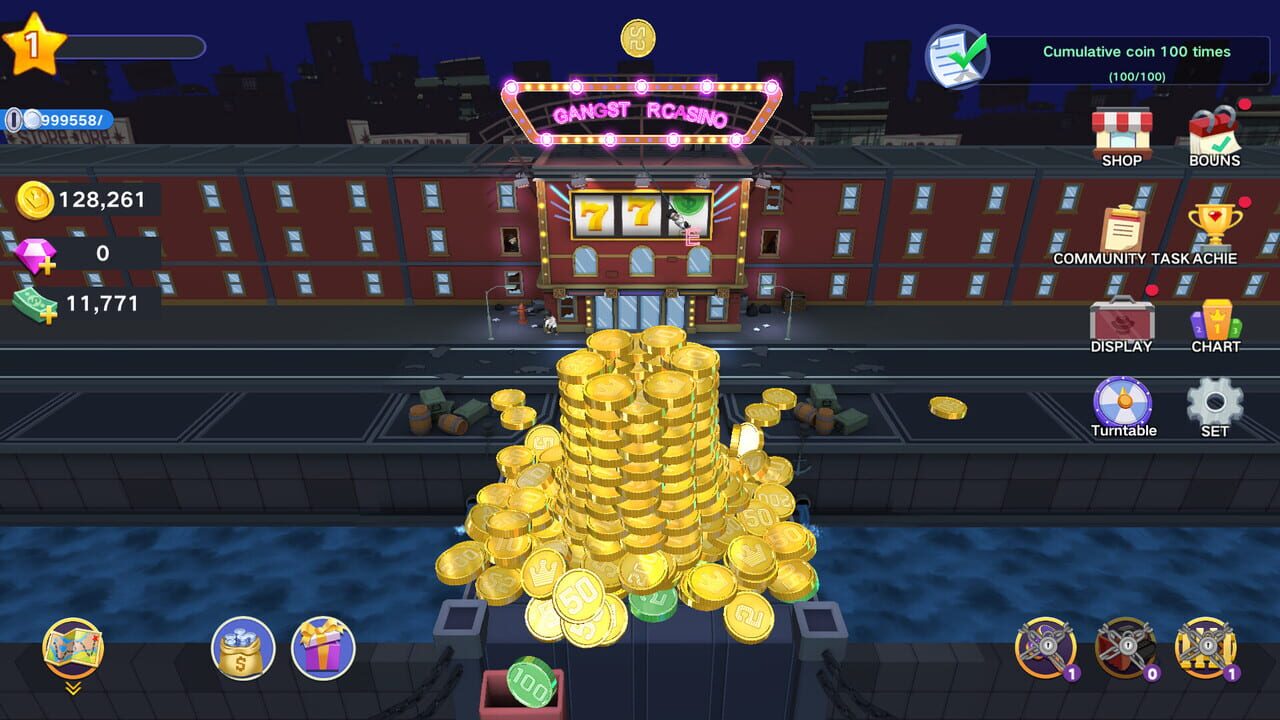The height and width of the screenshot is (720, 1280).
Task: Open the Bonus gift-box icon
Action: pyautogui.click(x=1215, y=130)
